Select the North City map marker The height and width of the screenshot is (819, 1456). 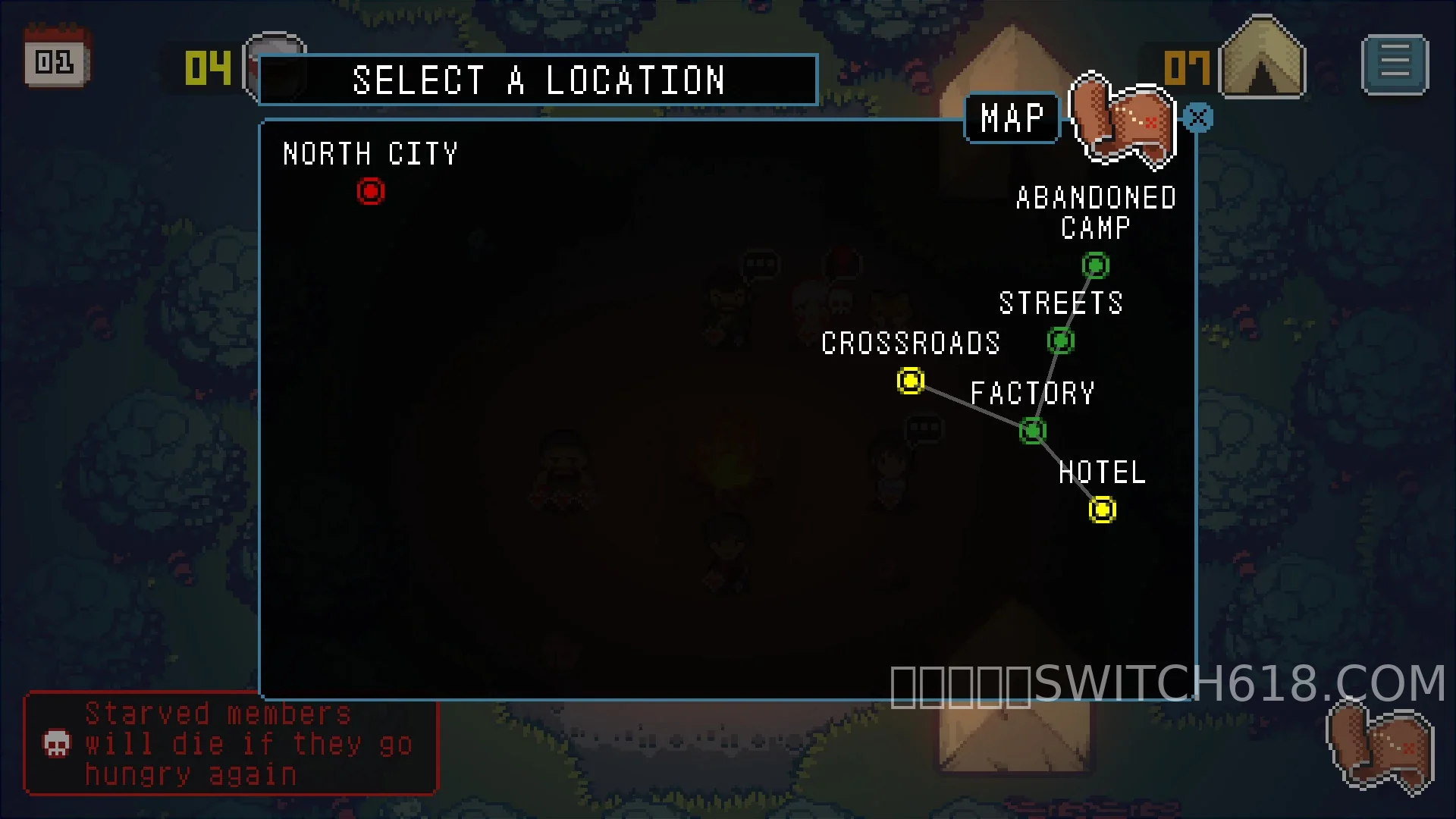(371, 191)
